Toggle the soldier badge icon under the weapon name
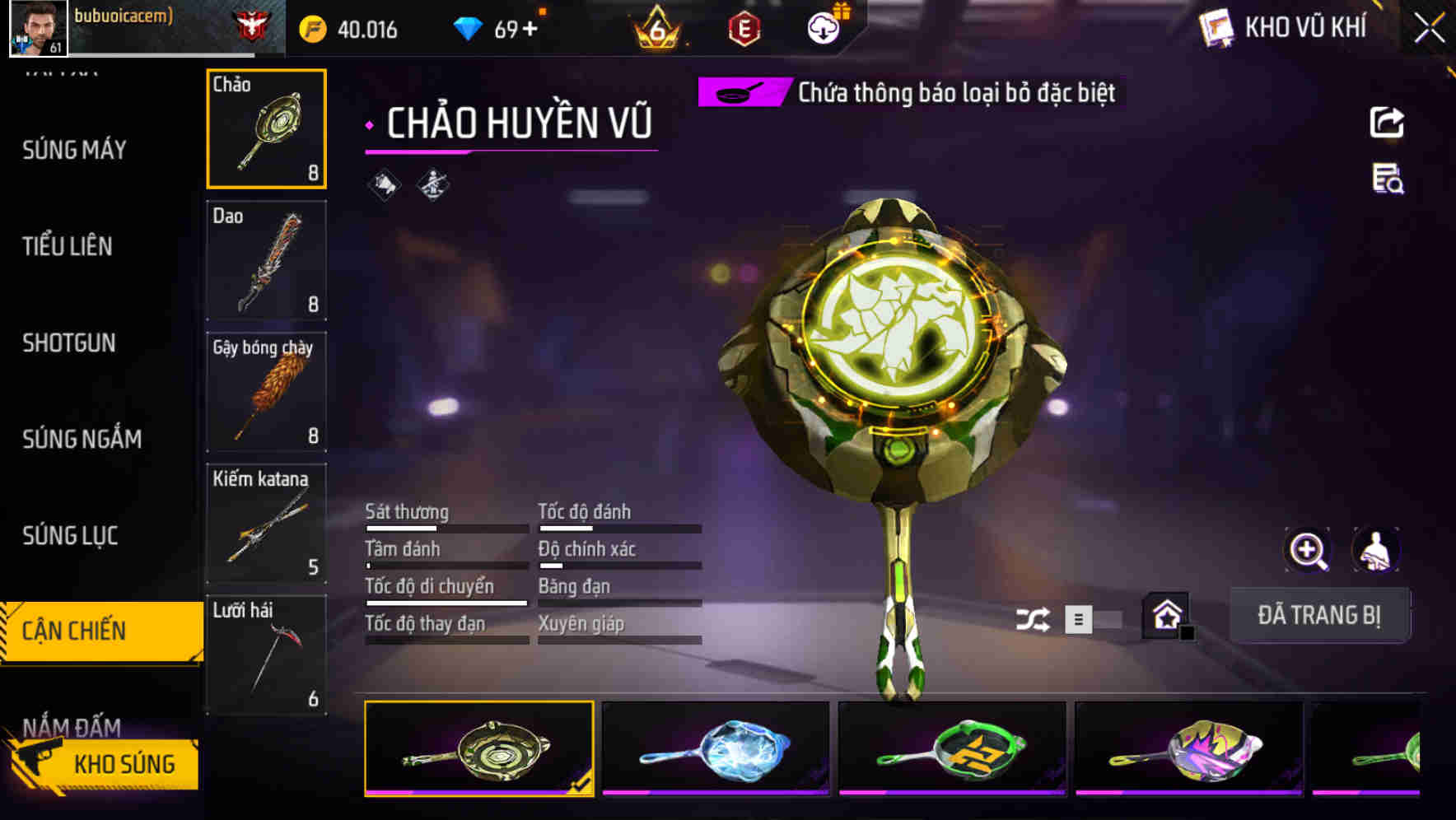 [432, 184]
